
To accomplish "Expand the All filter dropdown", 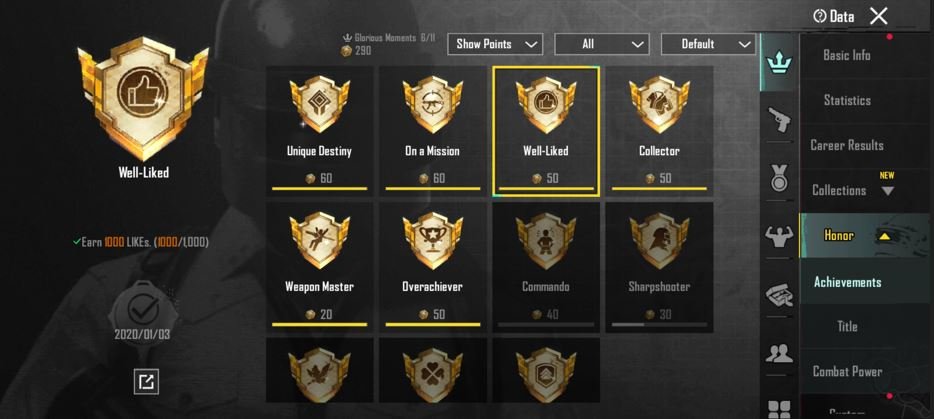I will 602,44.
